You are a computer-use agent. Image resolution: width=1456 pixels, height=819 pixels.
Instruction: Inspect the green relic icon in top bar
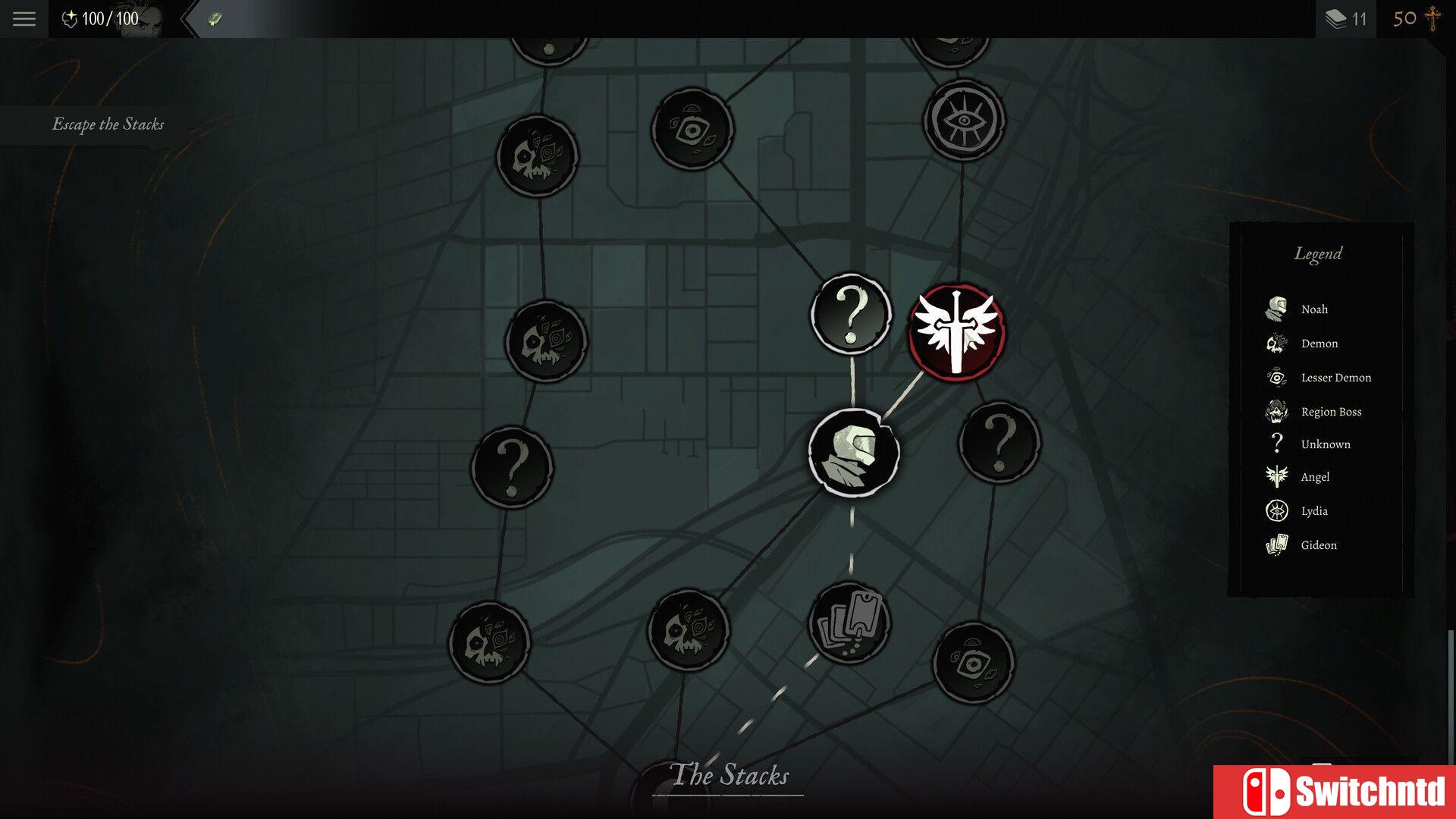coord(215,19)
